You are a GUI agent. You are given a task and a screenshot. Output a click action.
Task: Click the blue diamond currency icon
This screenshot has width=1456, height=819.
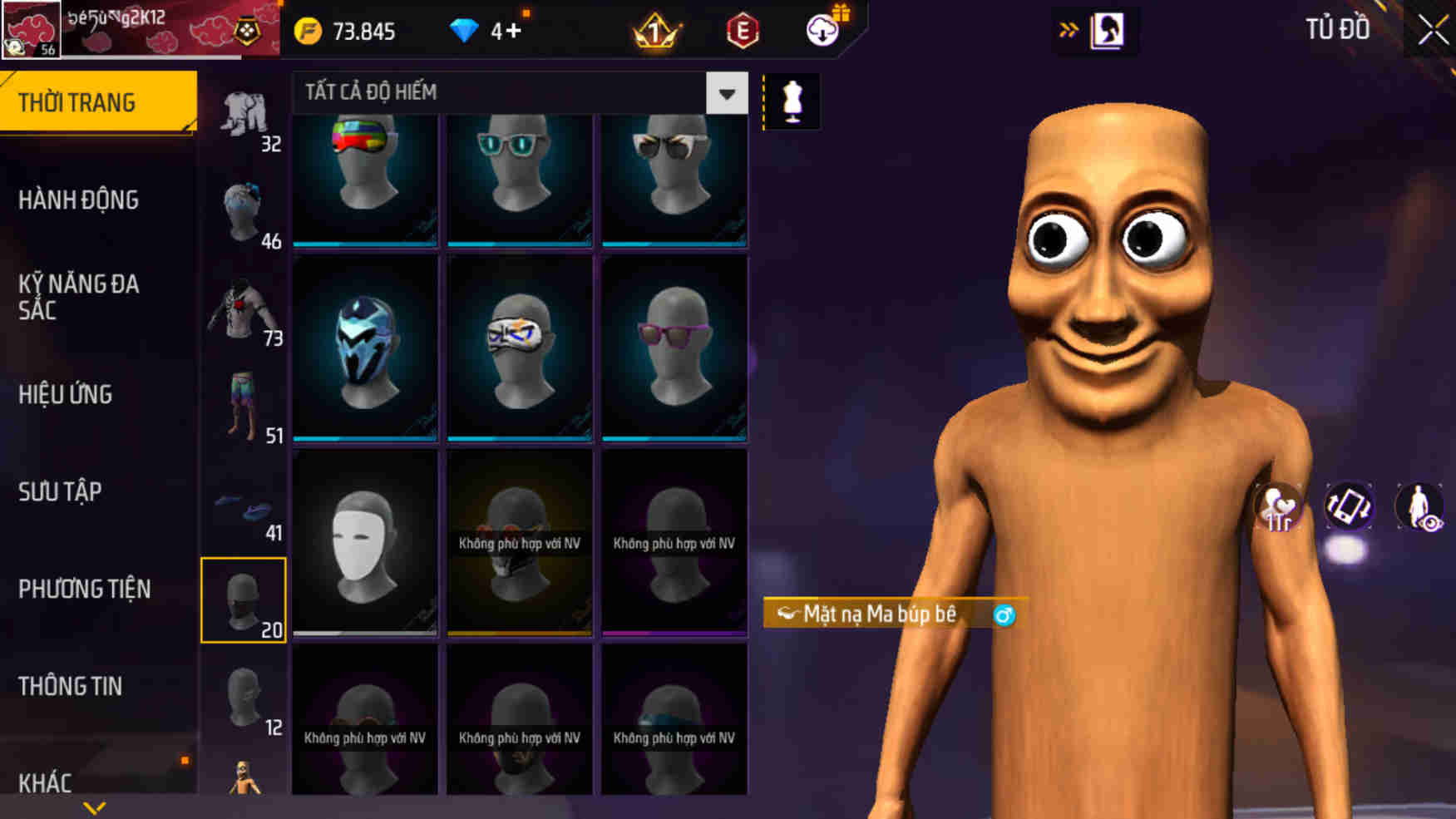coord(463,31)
